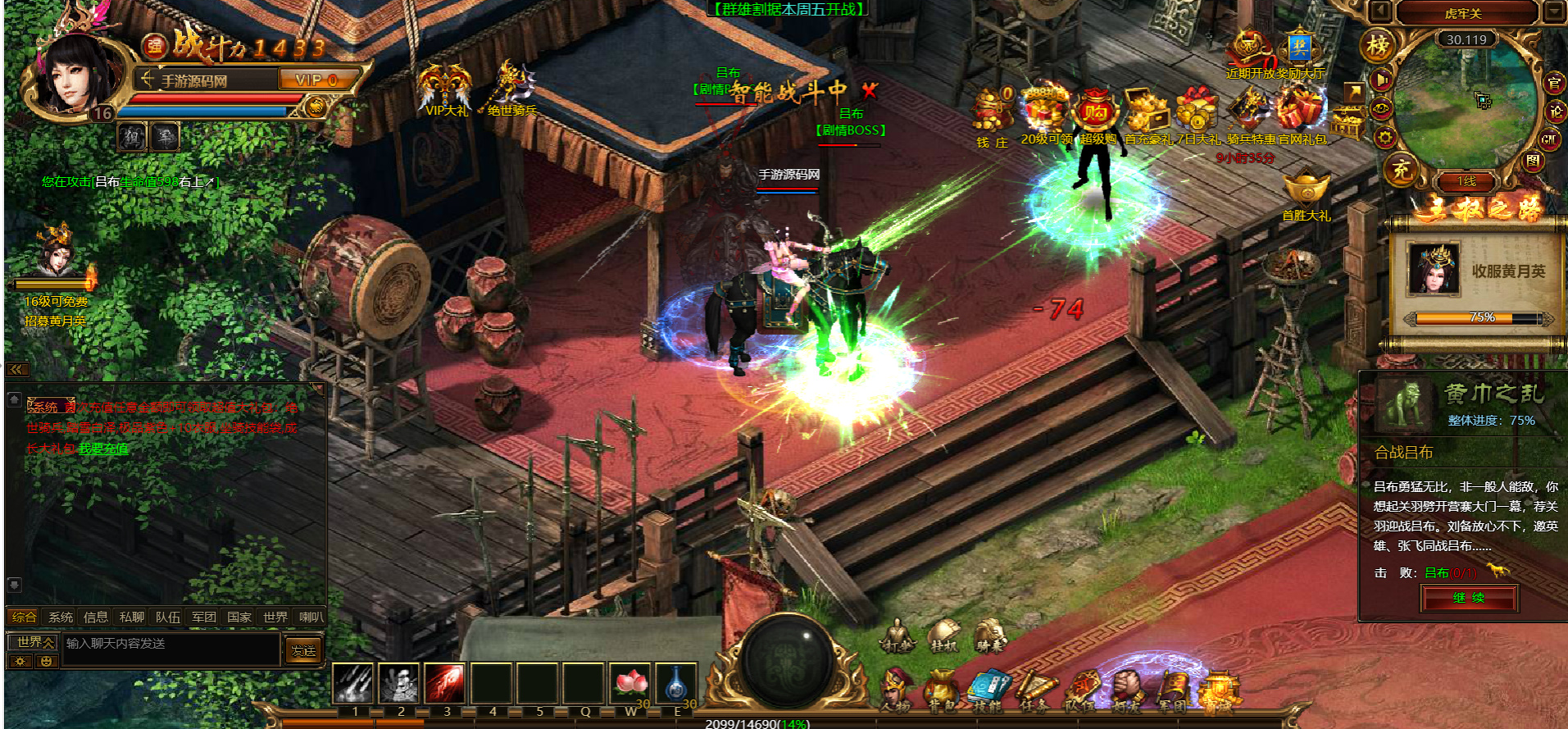Open the 技能 (skills) book icon
Screen dimensions: 1568x729
[x=989, y=689]
